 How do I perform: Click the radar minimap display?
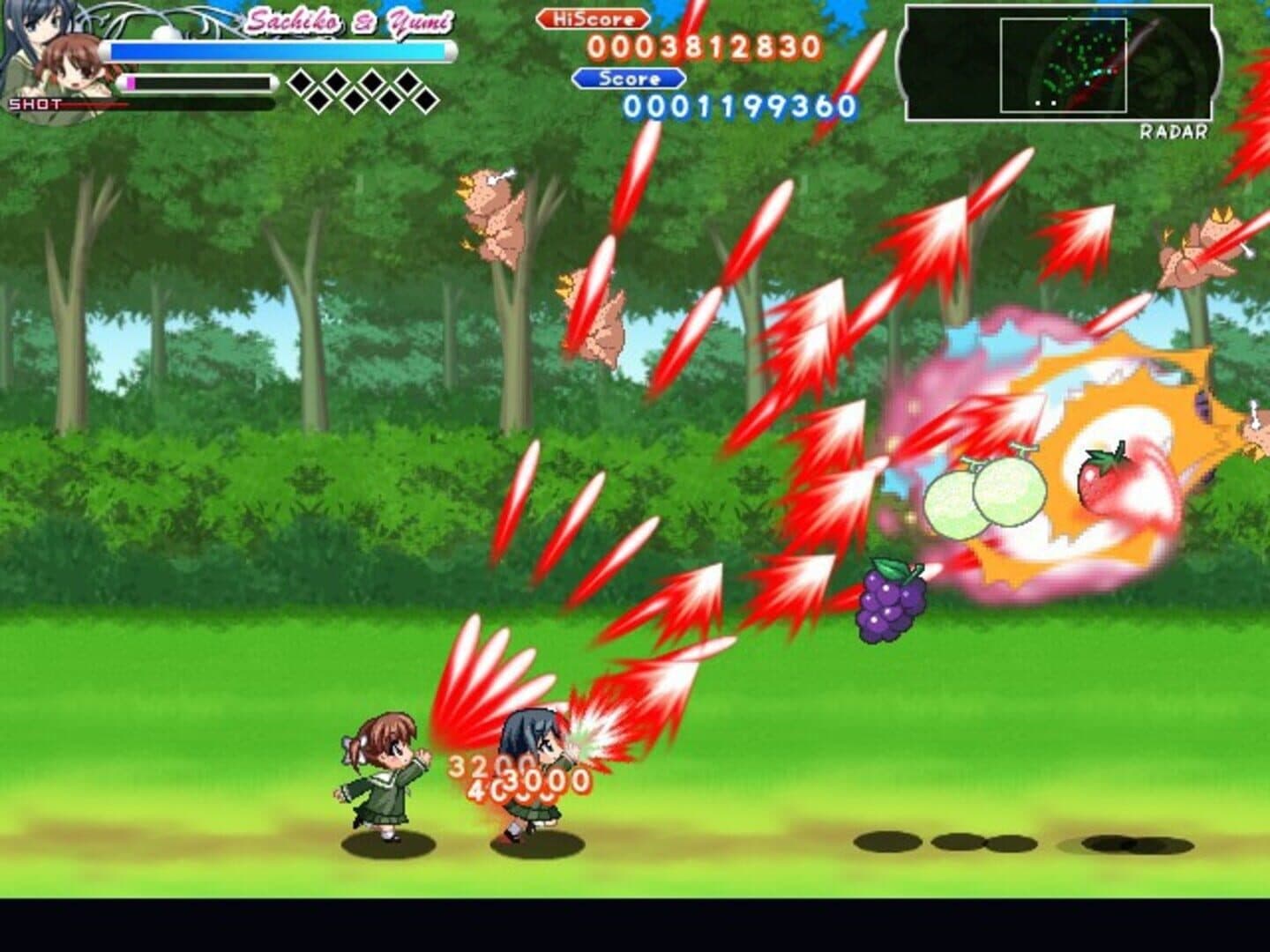pos(1059,63)
